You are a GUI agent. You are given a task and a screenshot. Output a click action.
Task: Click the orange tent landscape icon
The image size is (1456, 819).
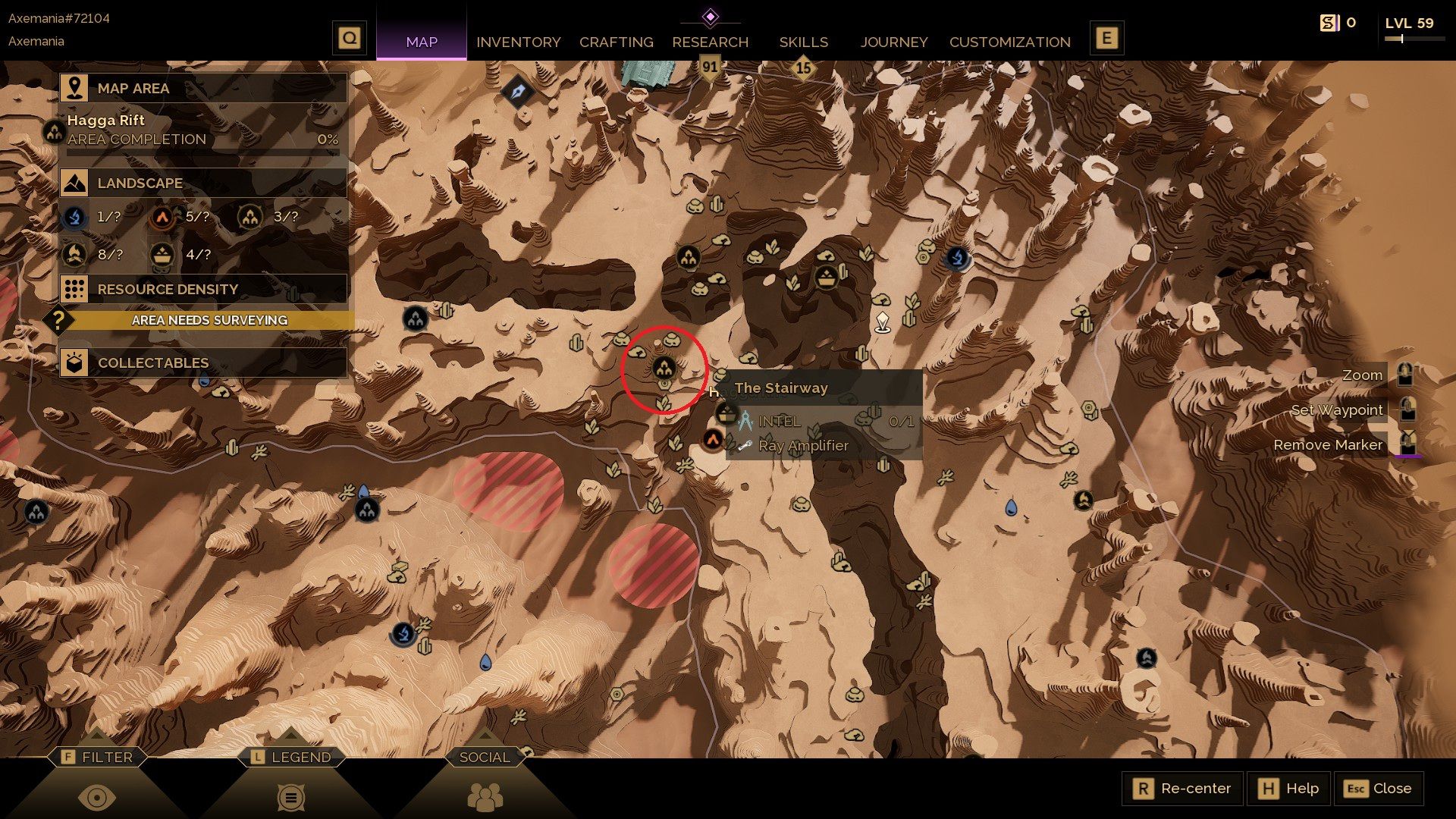click(x=162, y=217)
